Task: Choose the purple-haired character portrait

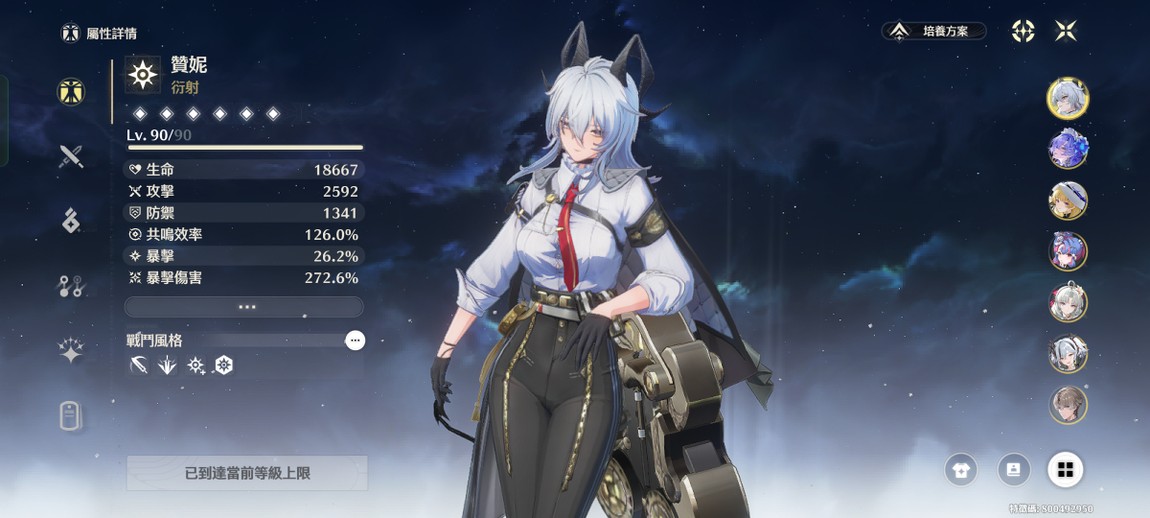Action: pyautogui.click(x=1067, y=150)
